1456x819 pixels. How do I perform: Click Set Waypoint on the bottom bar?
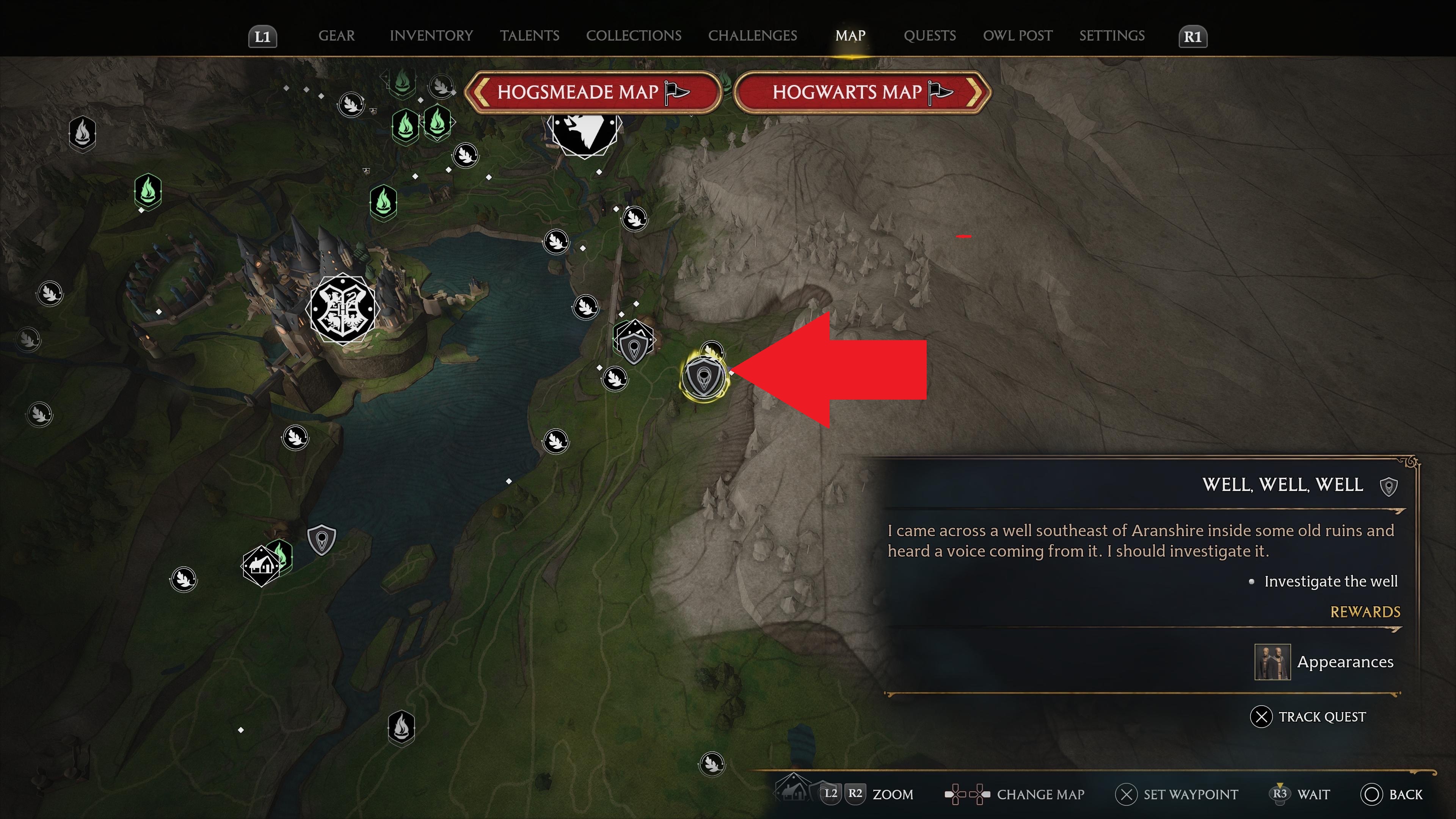1177,794
